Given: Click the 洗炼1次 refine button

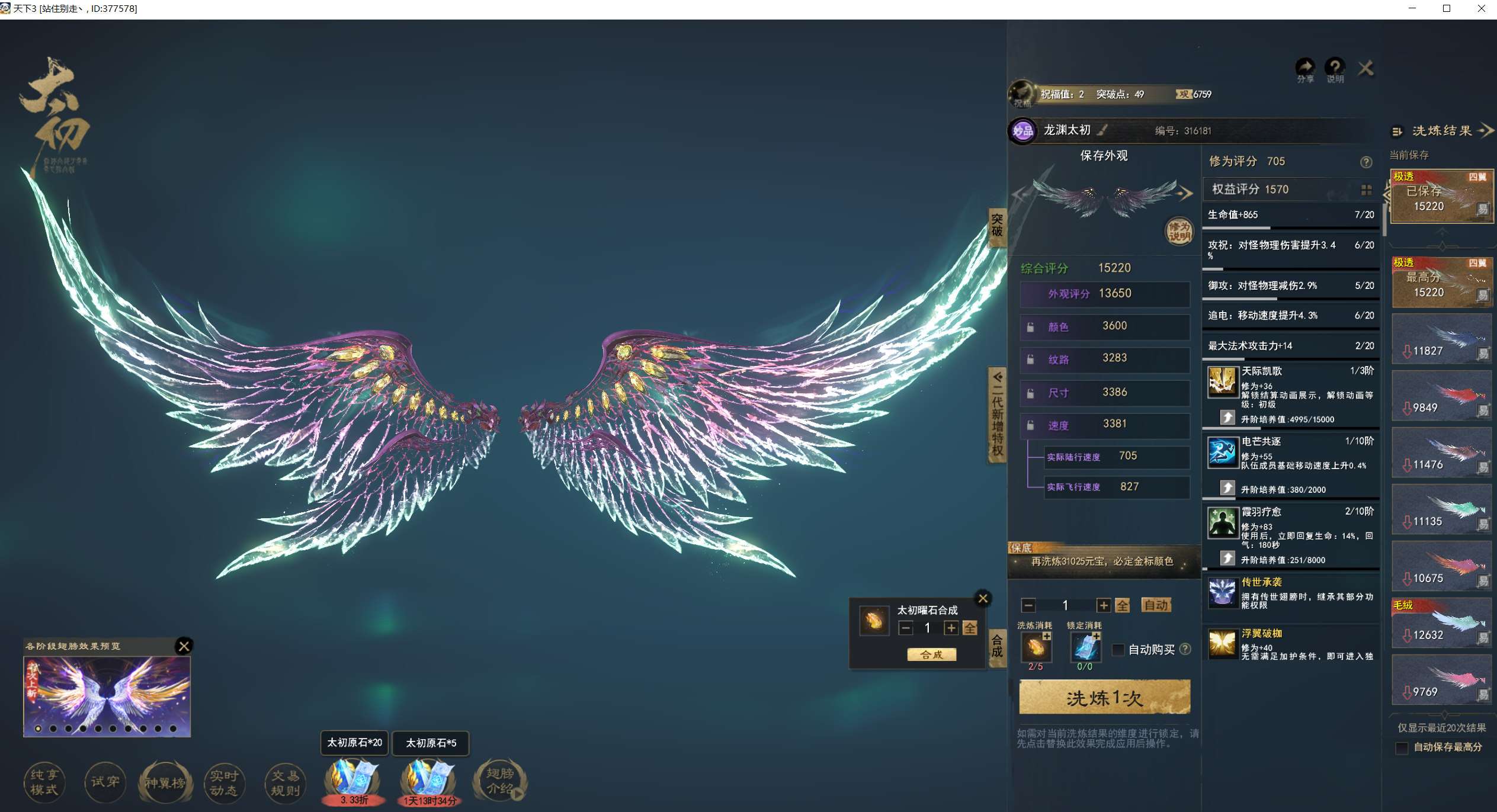Looking at the screenshot, I should click(x=1104, y=697).
